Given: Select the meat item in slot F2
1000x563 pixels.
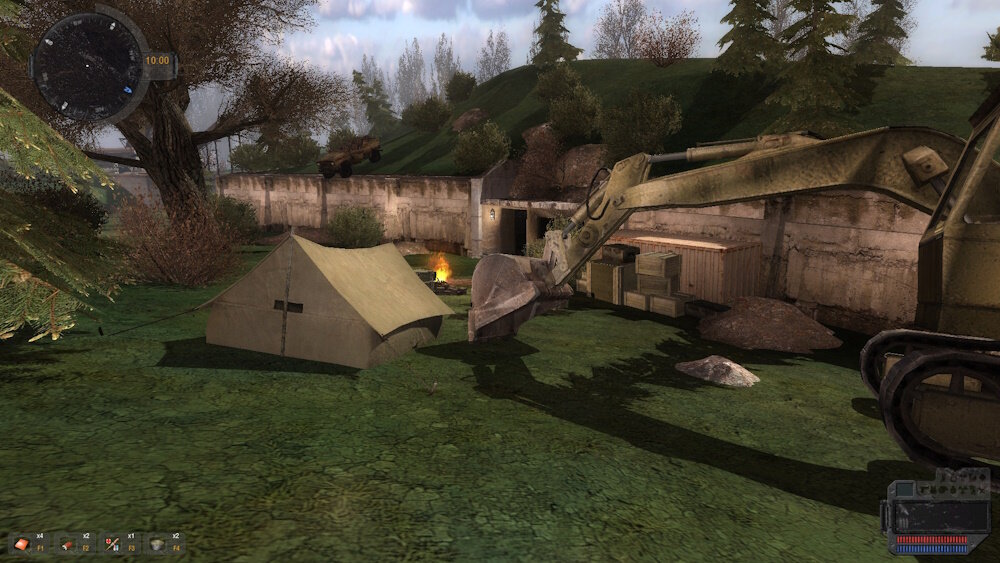Looking at the screenshot, I should (x=67, y=543).
